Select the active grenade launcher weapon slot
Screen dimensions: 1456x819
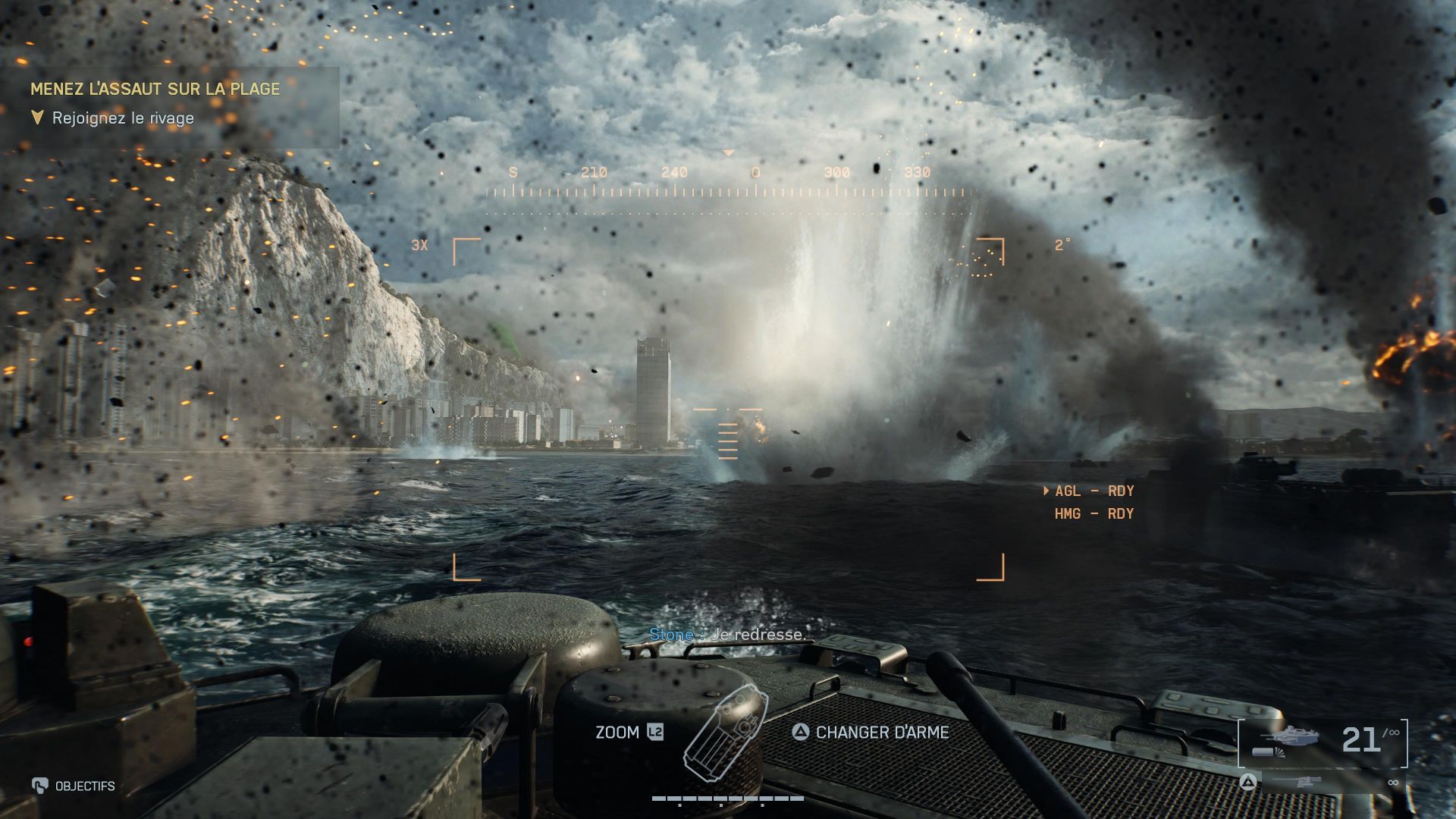(1323, 742)
